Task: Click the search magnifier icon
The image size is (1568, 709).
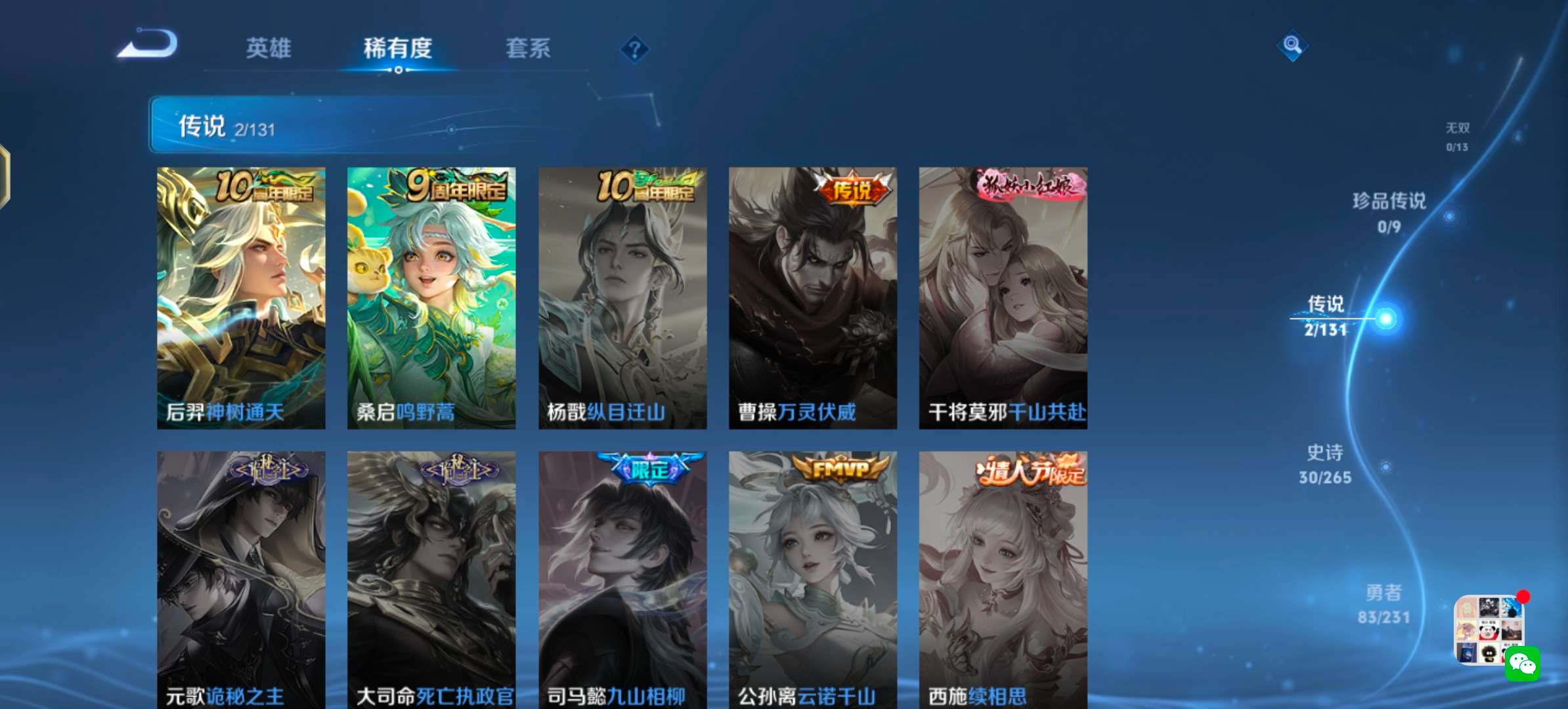Action: pyautogui.click(x=1292, y=46)
